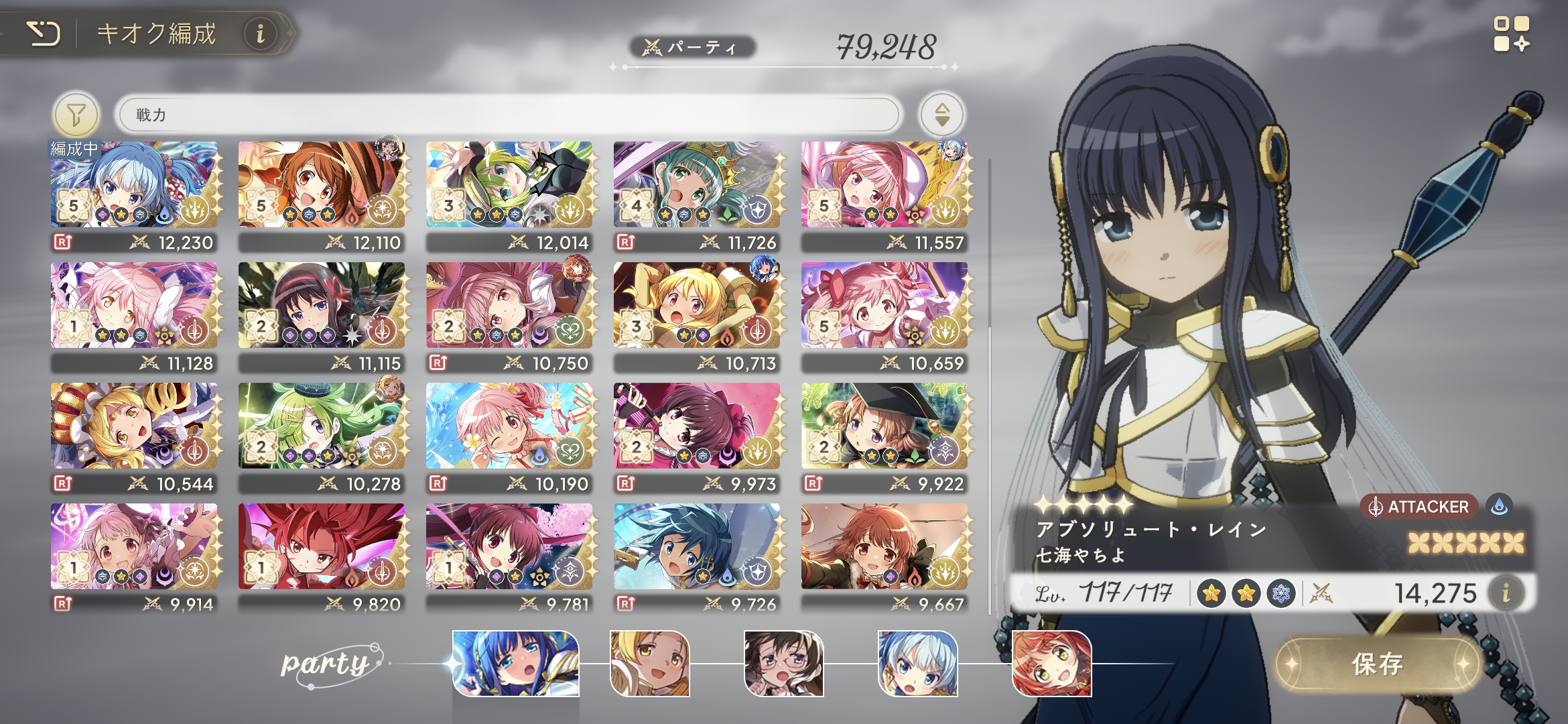Select the memory card with 10,713 power
This screenshot has height=724, width=1568.
coord(697,305)
